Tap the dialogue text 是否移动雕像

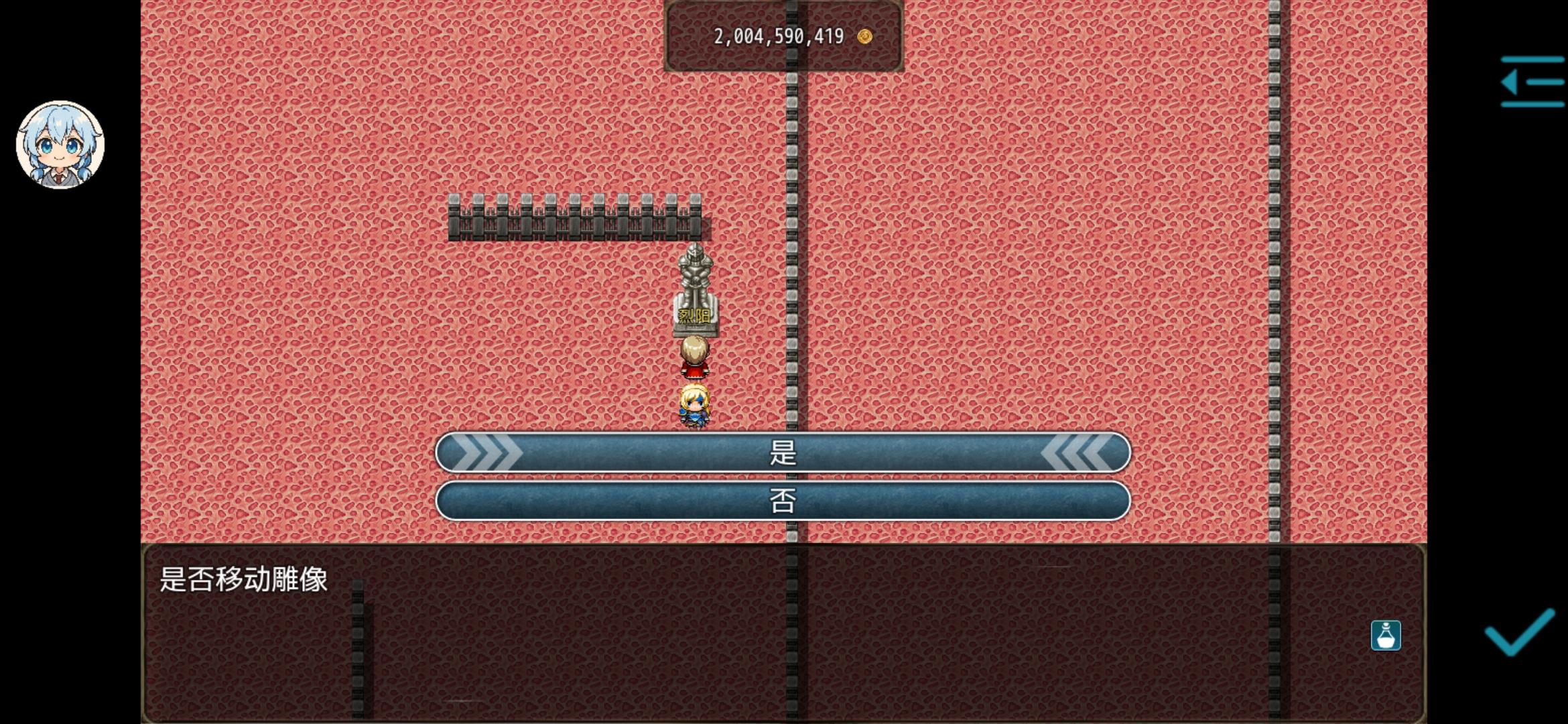point(245,581)
